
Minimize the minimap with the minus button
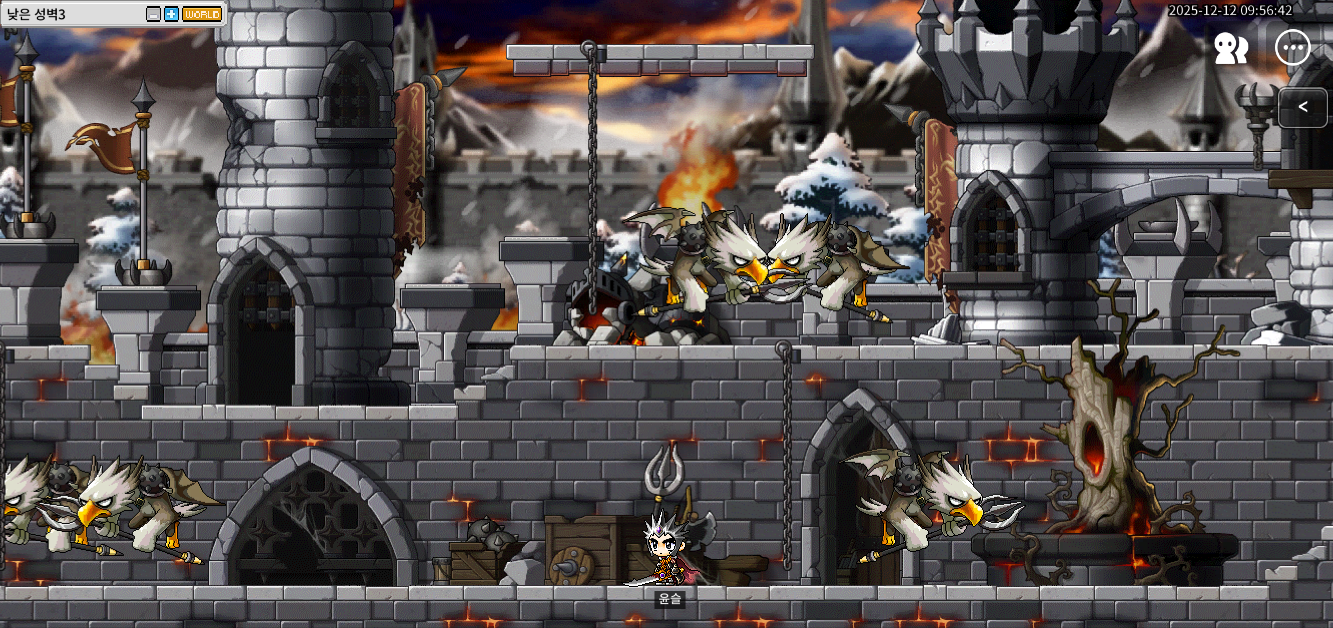point(153,14)
